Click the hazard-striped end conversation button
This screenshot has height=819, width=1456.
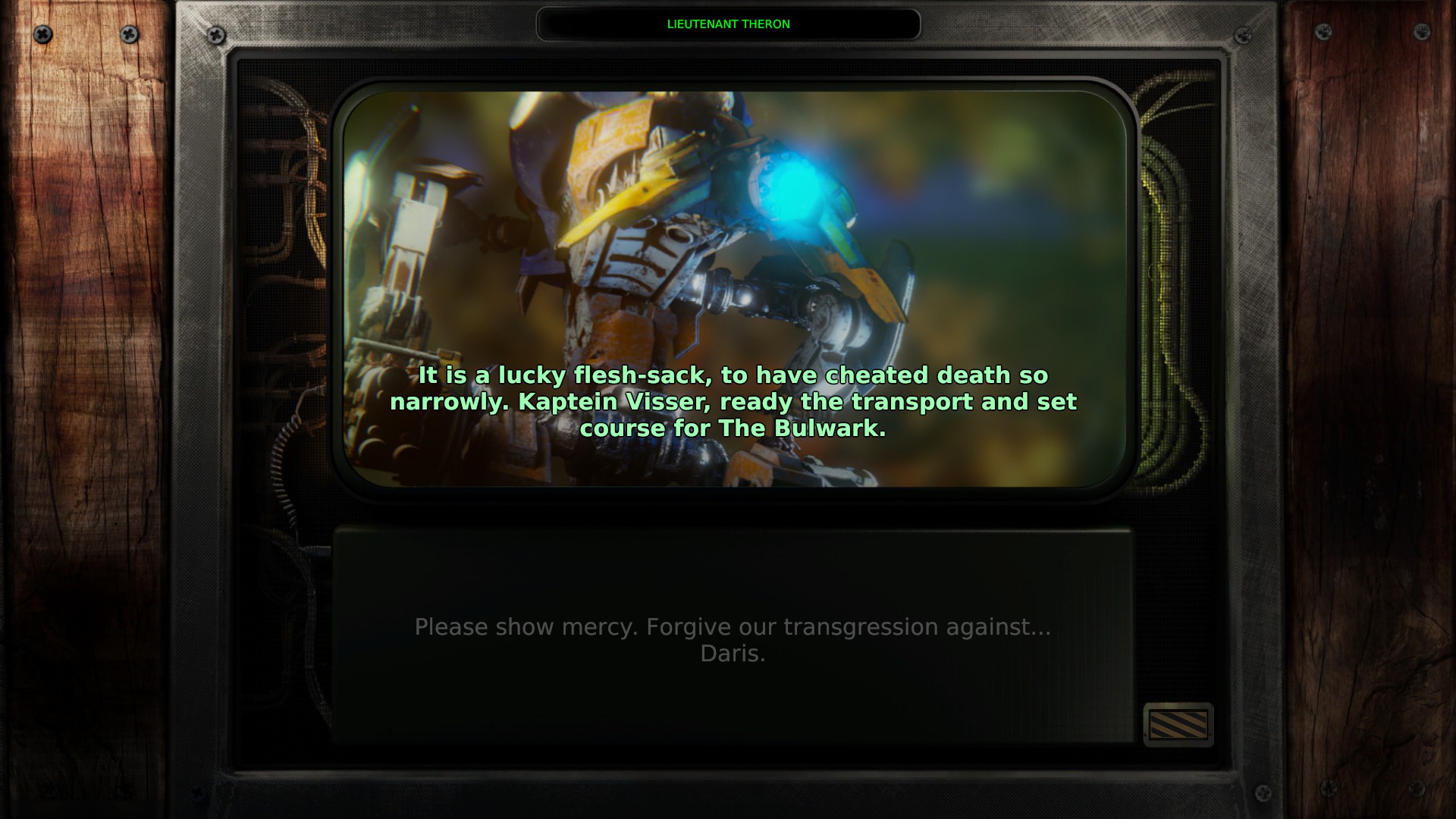[x=1178, y=726]
